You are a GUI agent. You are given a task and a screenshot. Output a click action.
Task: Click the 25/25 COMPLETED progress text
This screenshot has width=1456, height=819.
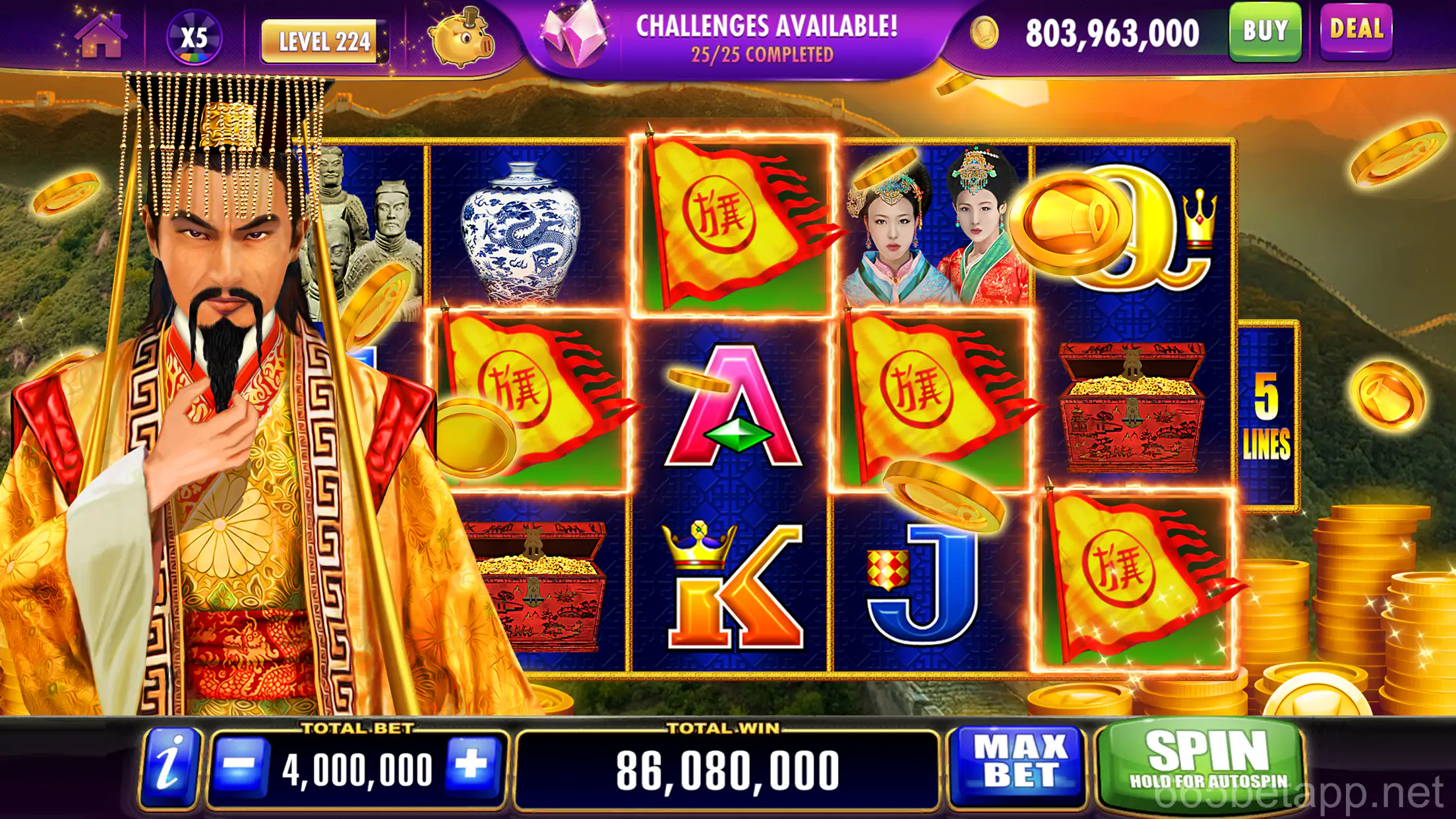click(765, 53)
